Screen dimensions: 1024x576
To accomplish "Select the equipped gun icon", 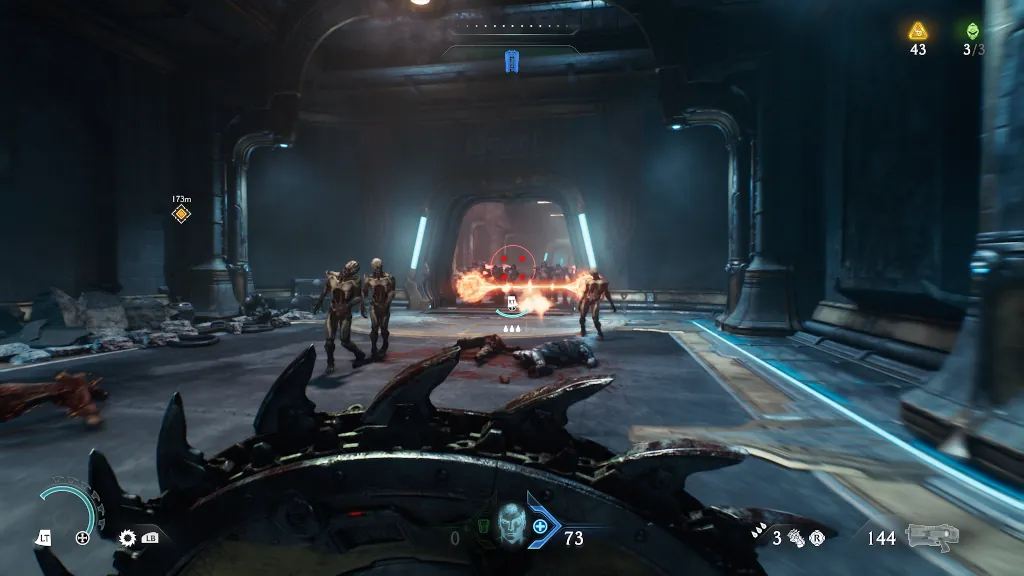I will (932, 537).
